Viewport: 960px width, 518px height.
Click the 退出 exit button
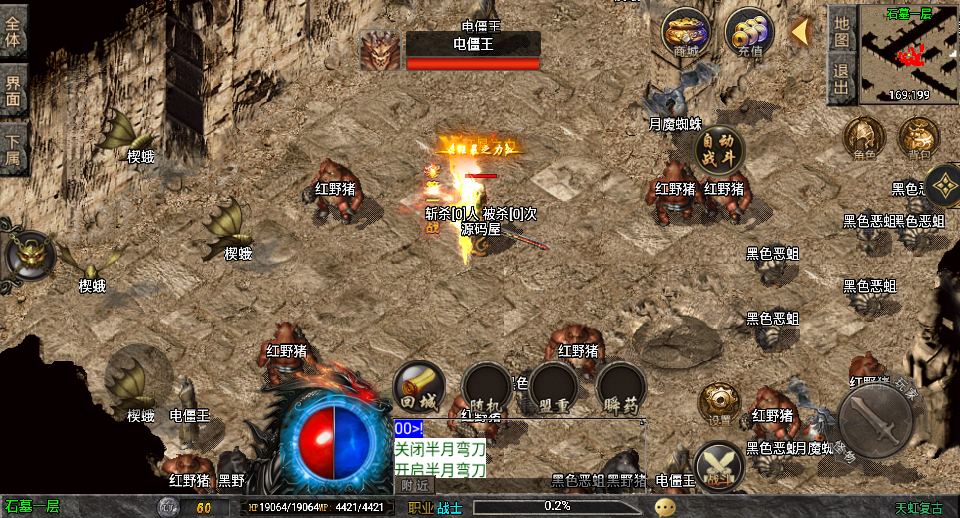[x=841, y=79]
